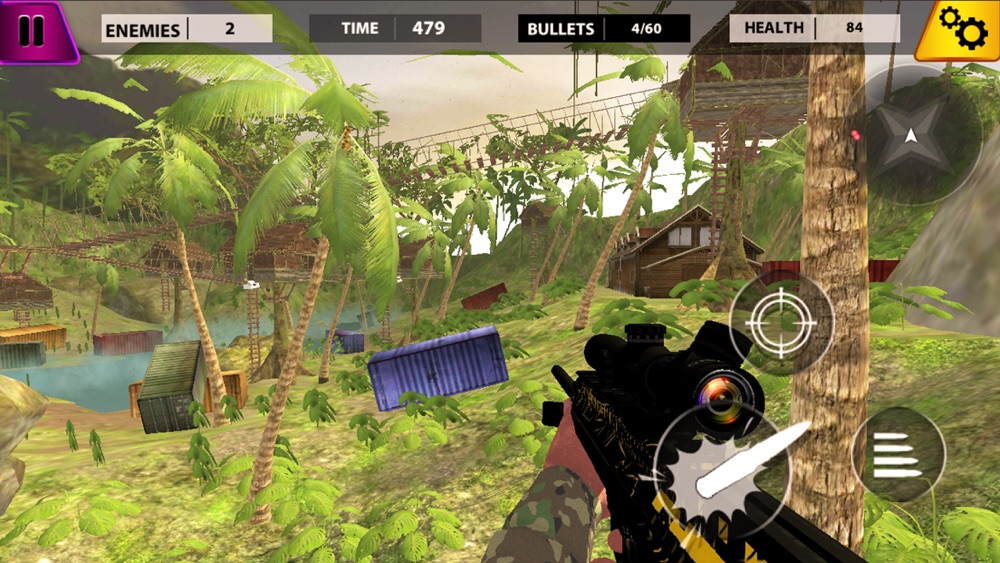Image resolution: width=1000 pixels, height=563 pixels.
Task: Reload using the stacked bullets button
Action: tap(897, 455)
